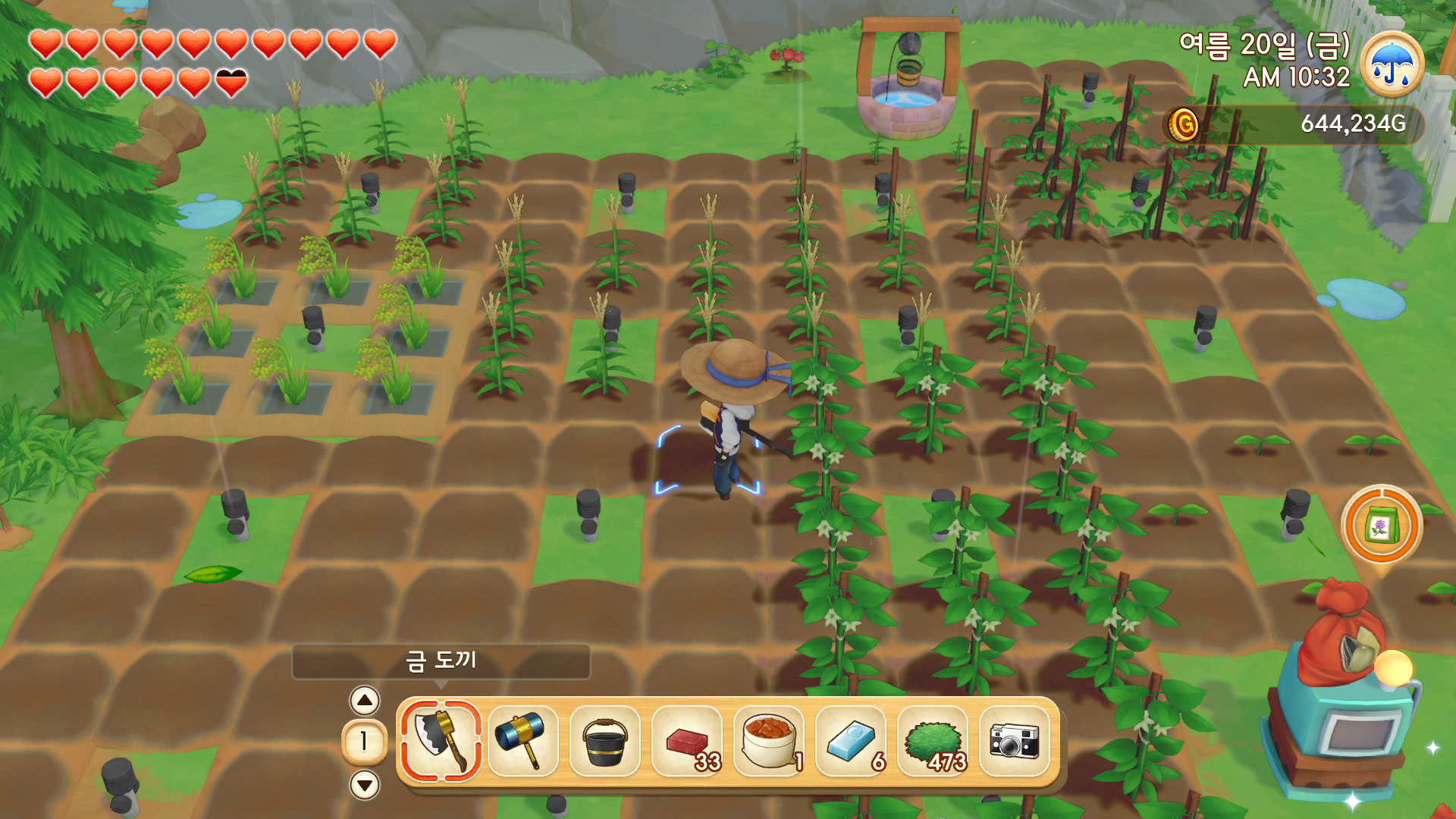Select the gold axe hotbar slot
This screenshot has height=819, width=1456.
pyautogui.click(x=441, y=741)
